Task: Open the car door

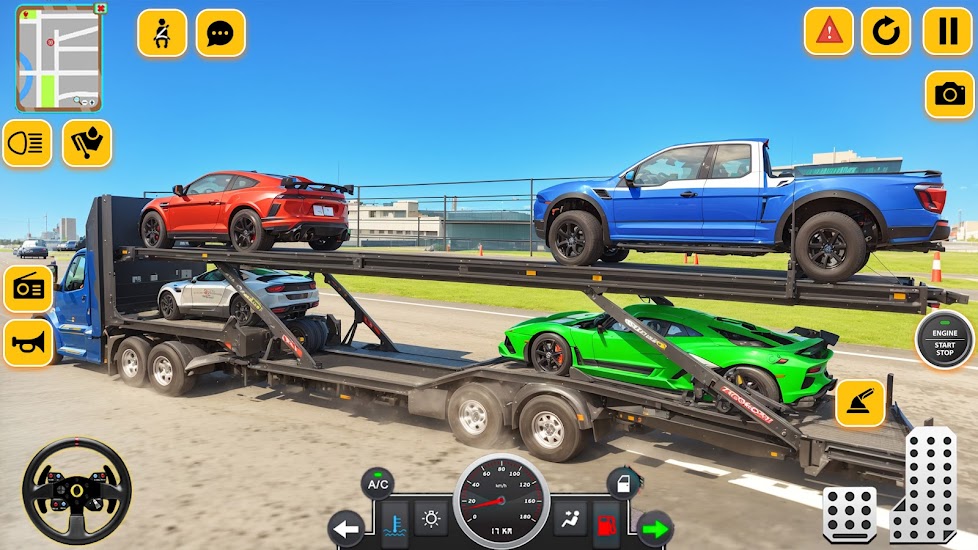Action: point(623,484)
